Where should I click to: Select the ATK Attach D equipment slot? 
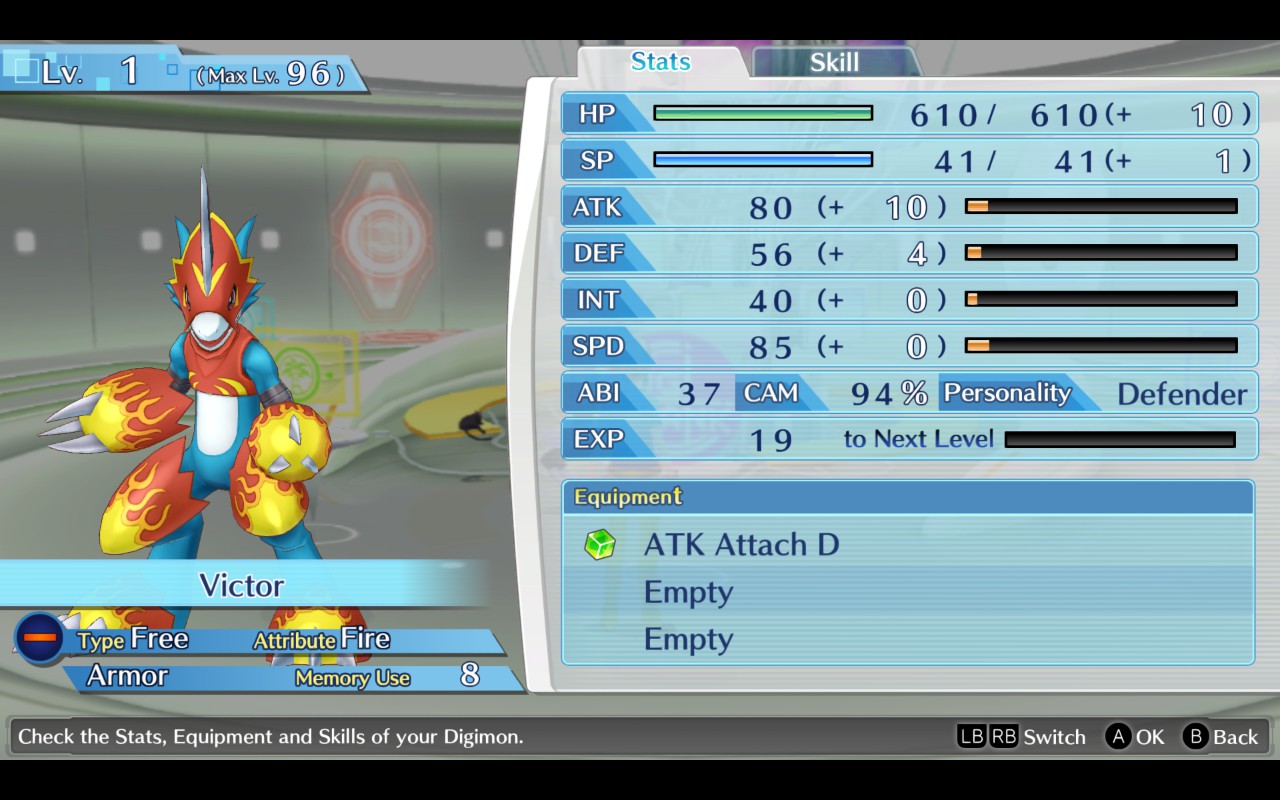(740, 545)
